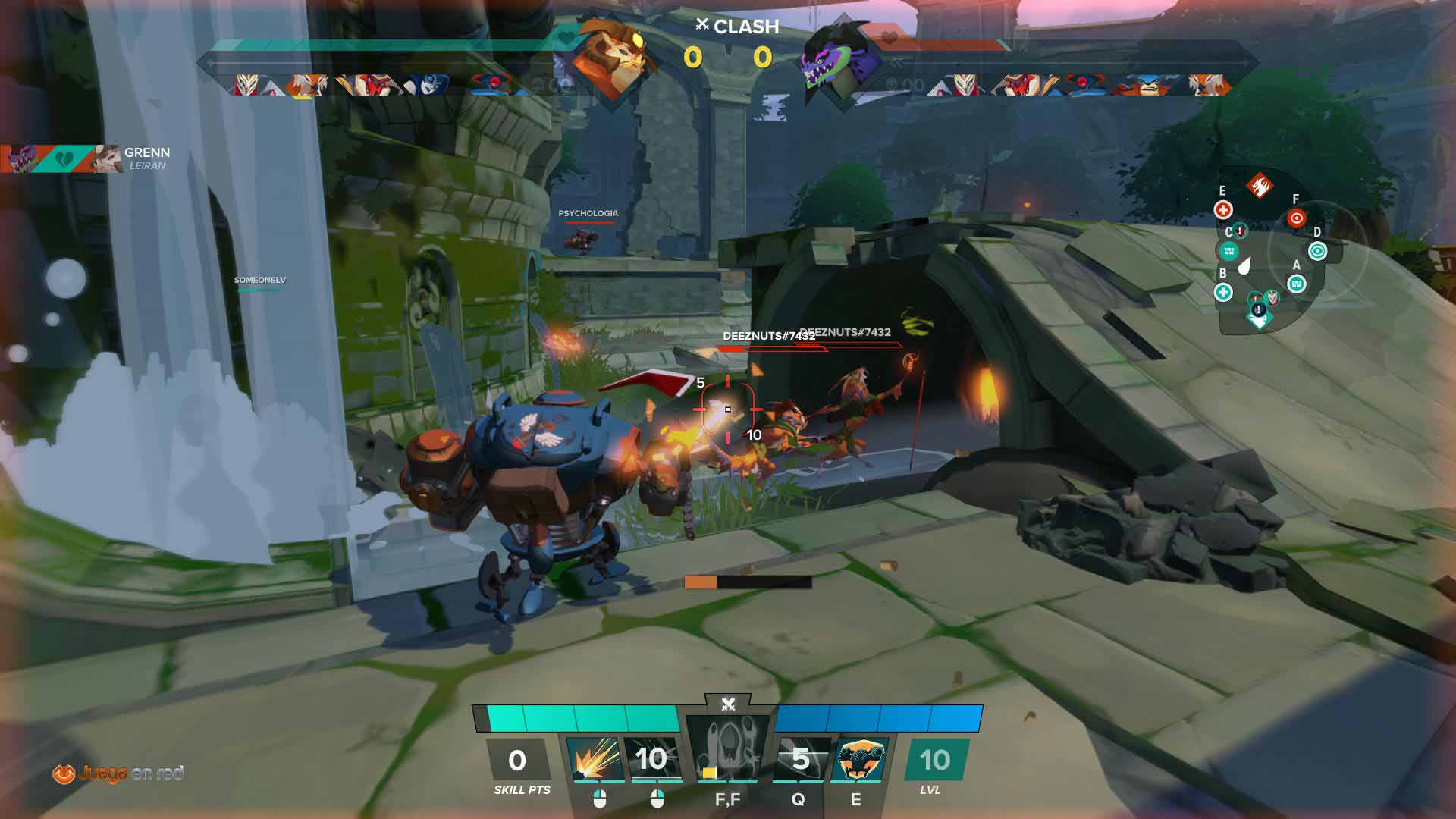Viewport: 1456px width, 819px height.
Task: Select point A teal marker on minimap
Action: (1297, 284)
